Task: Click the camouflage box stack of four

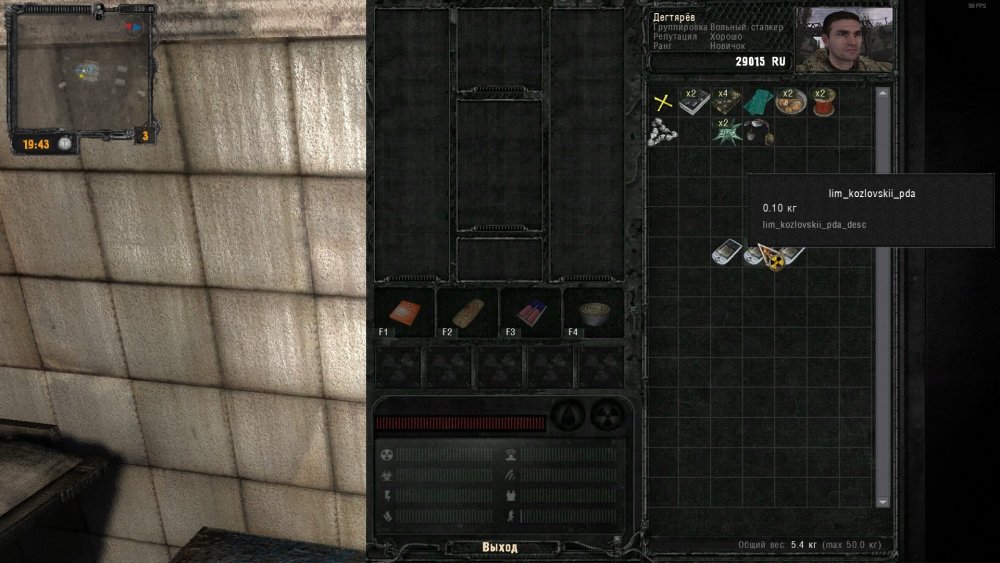Action: point(726,101)
